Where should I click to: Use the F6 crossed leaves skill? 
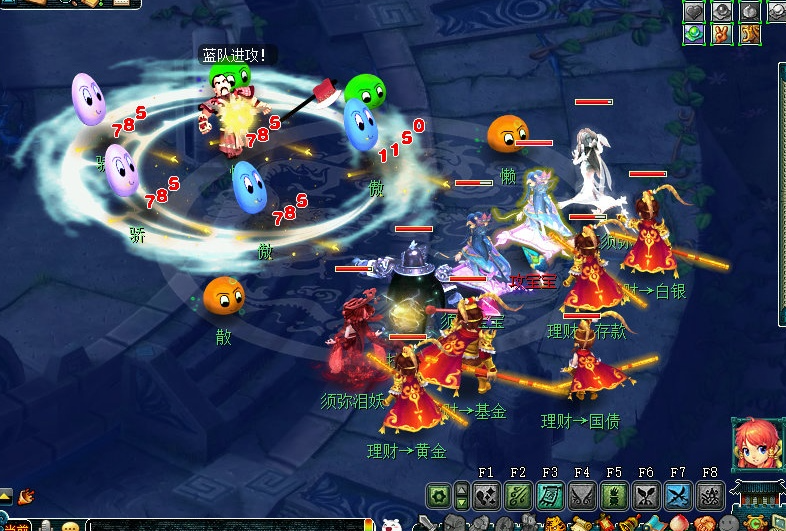(x=646, y=495)
